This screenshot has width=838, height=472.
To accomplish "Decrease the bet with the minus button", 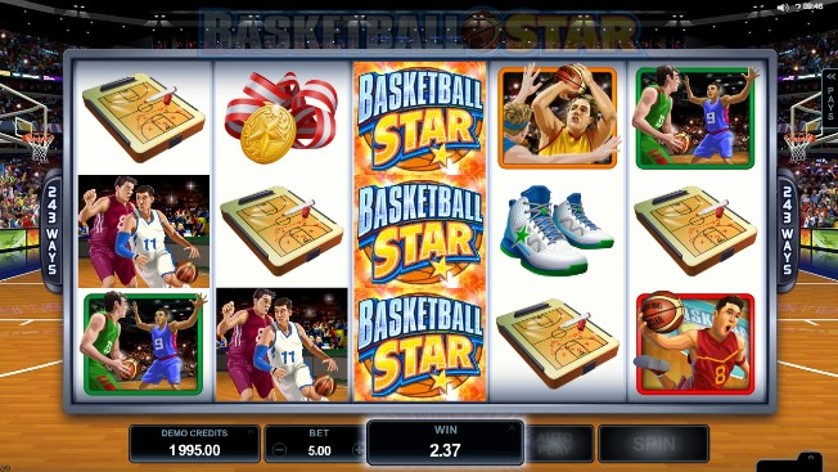I will pos(281,450).
